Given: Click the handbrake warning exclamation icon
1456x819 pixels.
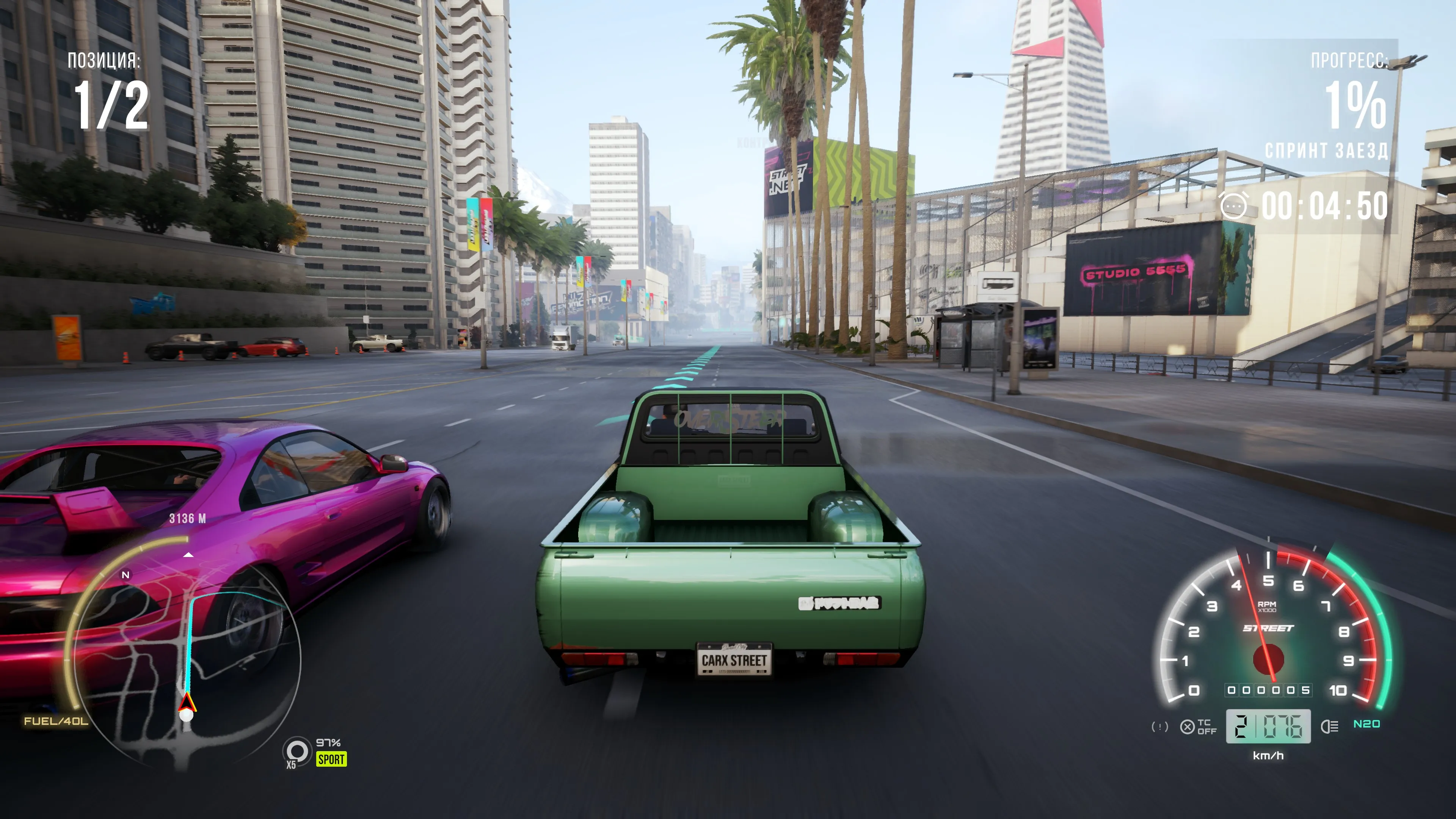Looking at the screenshot, I should pos(1159,727).
